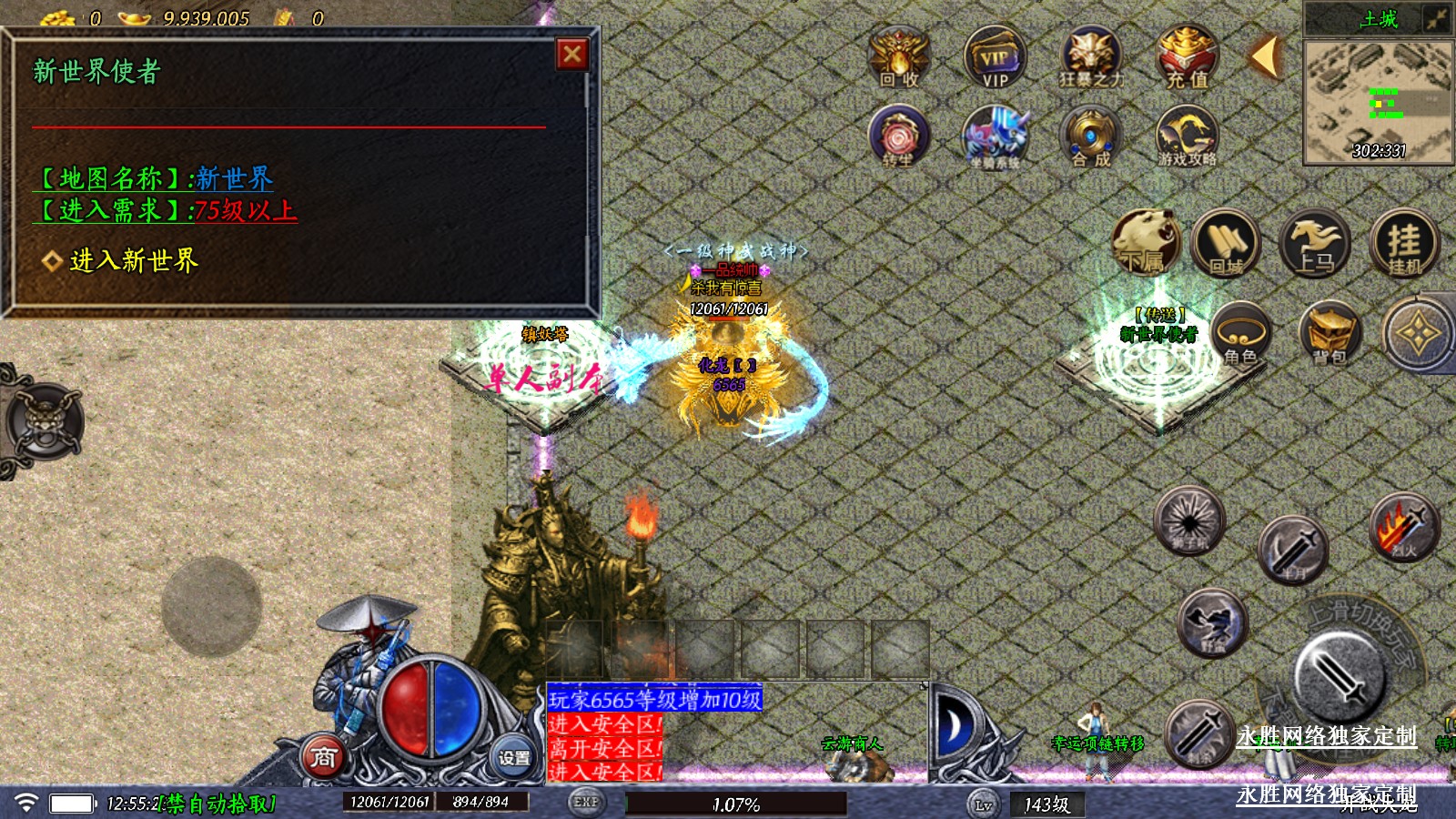Tap the 上马 mount button
This screenshot has width=1456, height=819.
tap(1315, 243)
